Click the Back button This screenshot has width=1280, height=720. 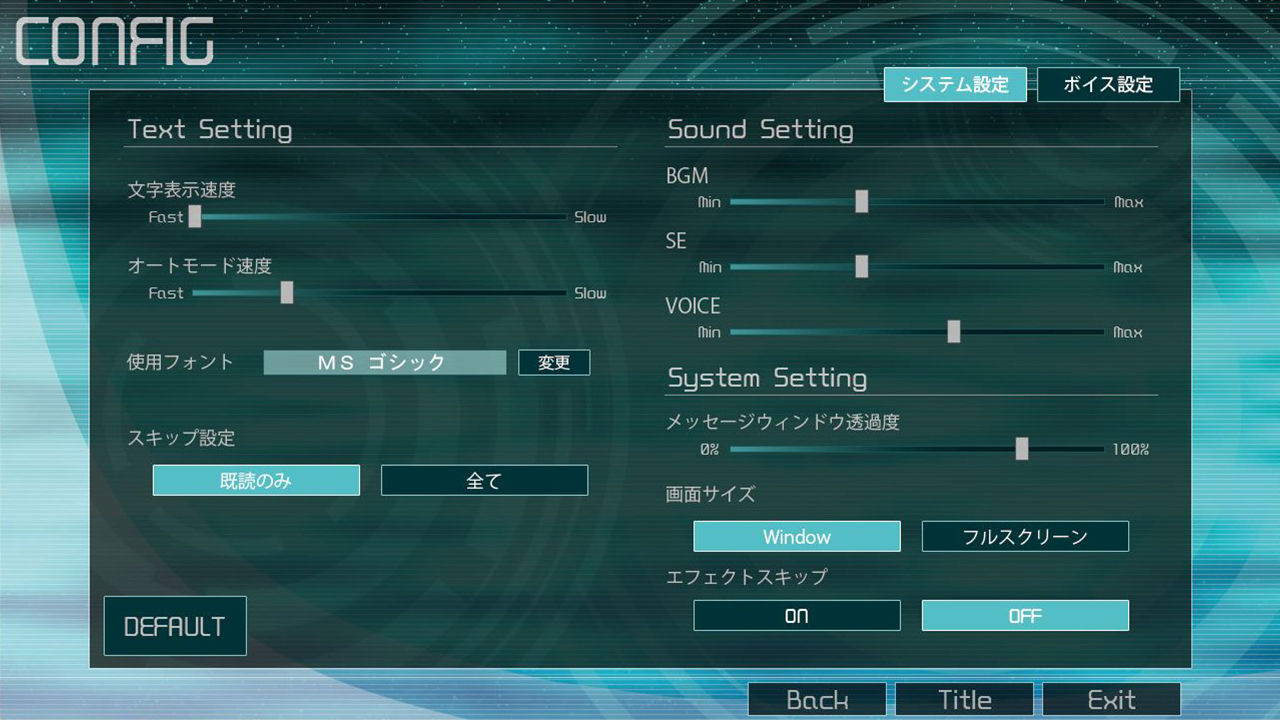[817, 699]
